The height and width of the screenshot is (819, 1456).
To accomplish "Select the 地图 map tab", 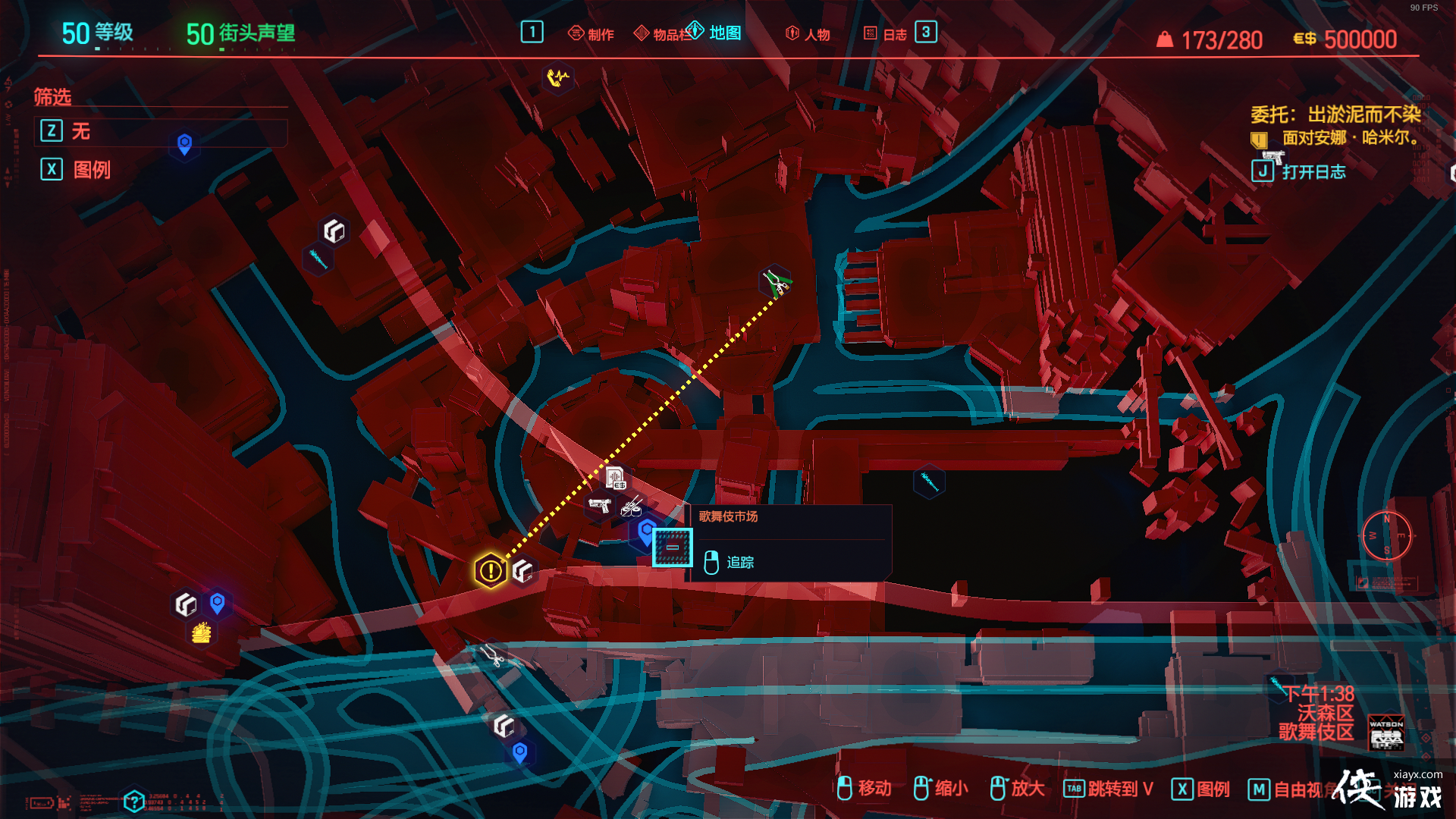I will point(715,33).
